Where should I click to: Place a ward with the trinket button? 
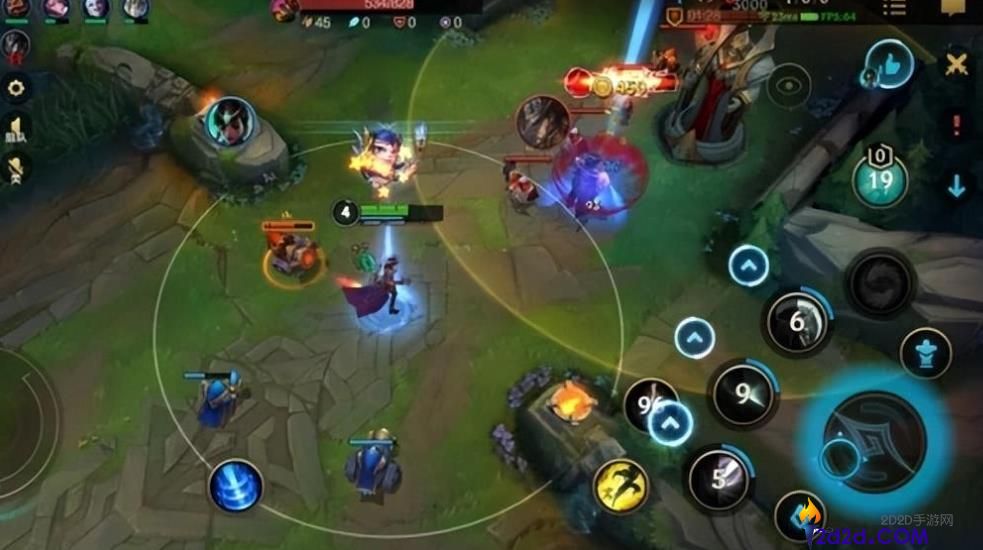point(925,353)
